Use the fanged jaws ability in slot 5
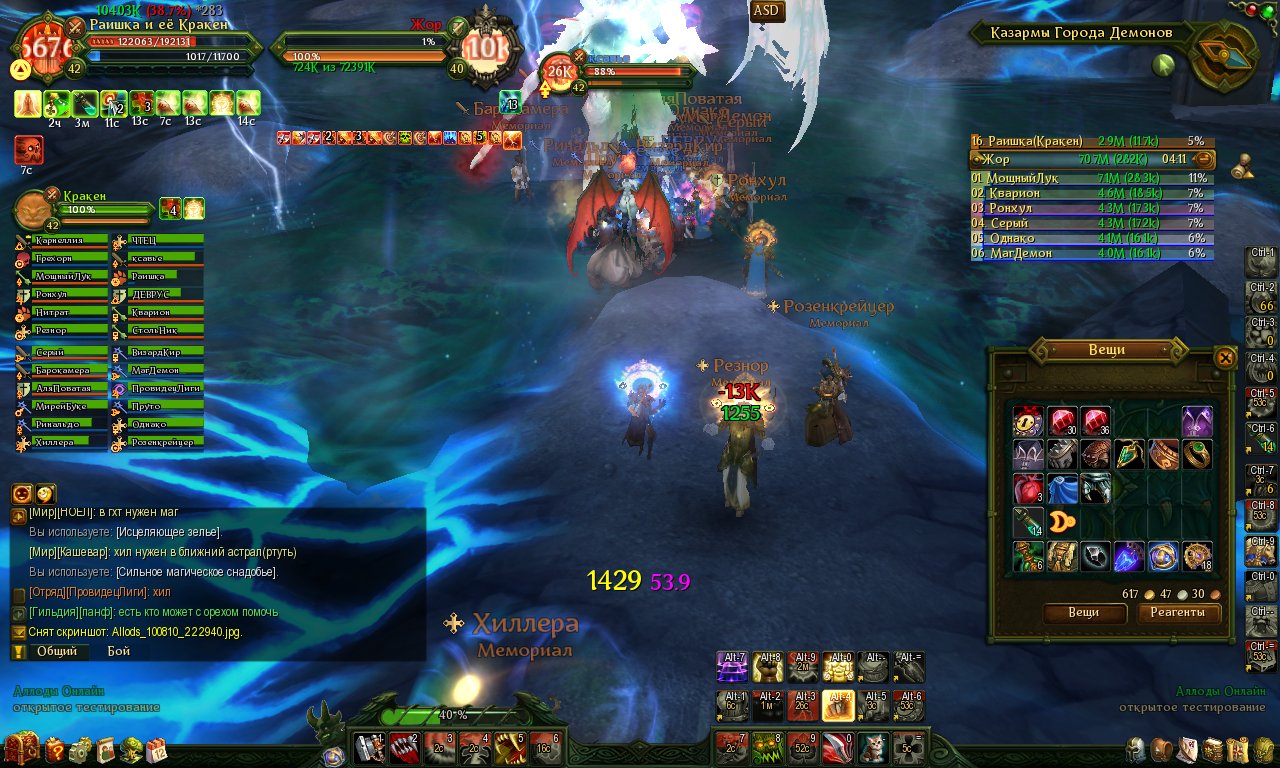 pyautogui.click(x=508, y=748)
